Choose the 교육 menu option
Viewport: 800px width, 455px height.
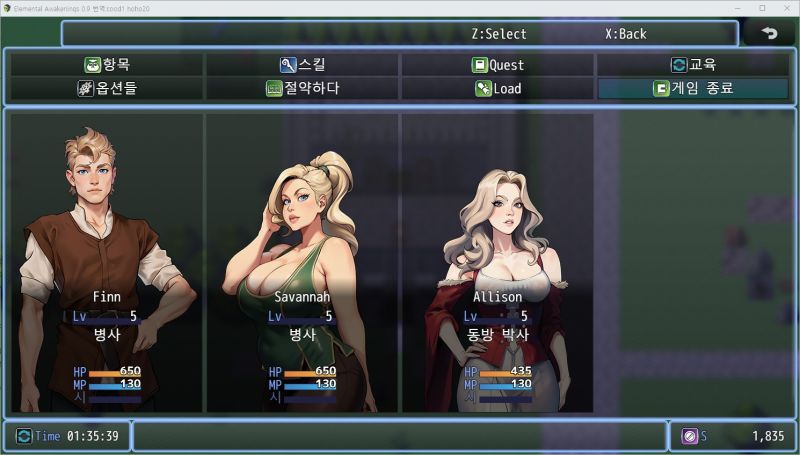(693, 65)
